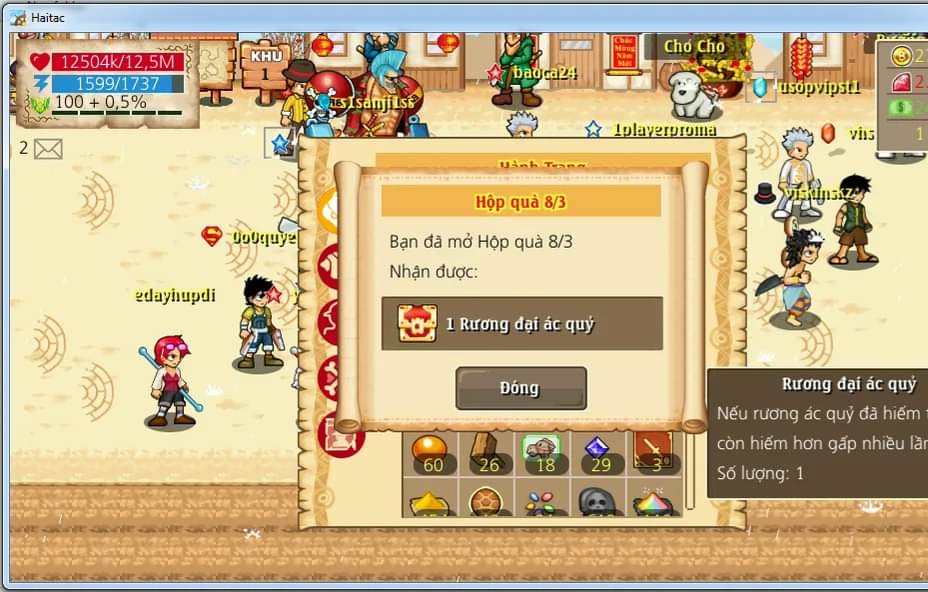This screenshot has height=592, width=928.
Task: Click the red ruby currency icon
Action: 902,83
